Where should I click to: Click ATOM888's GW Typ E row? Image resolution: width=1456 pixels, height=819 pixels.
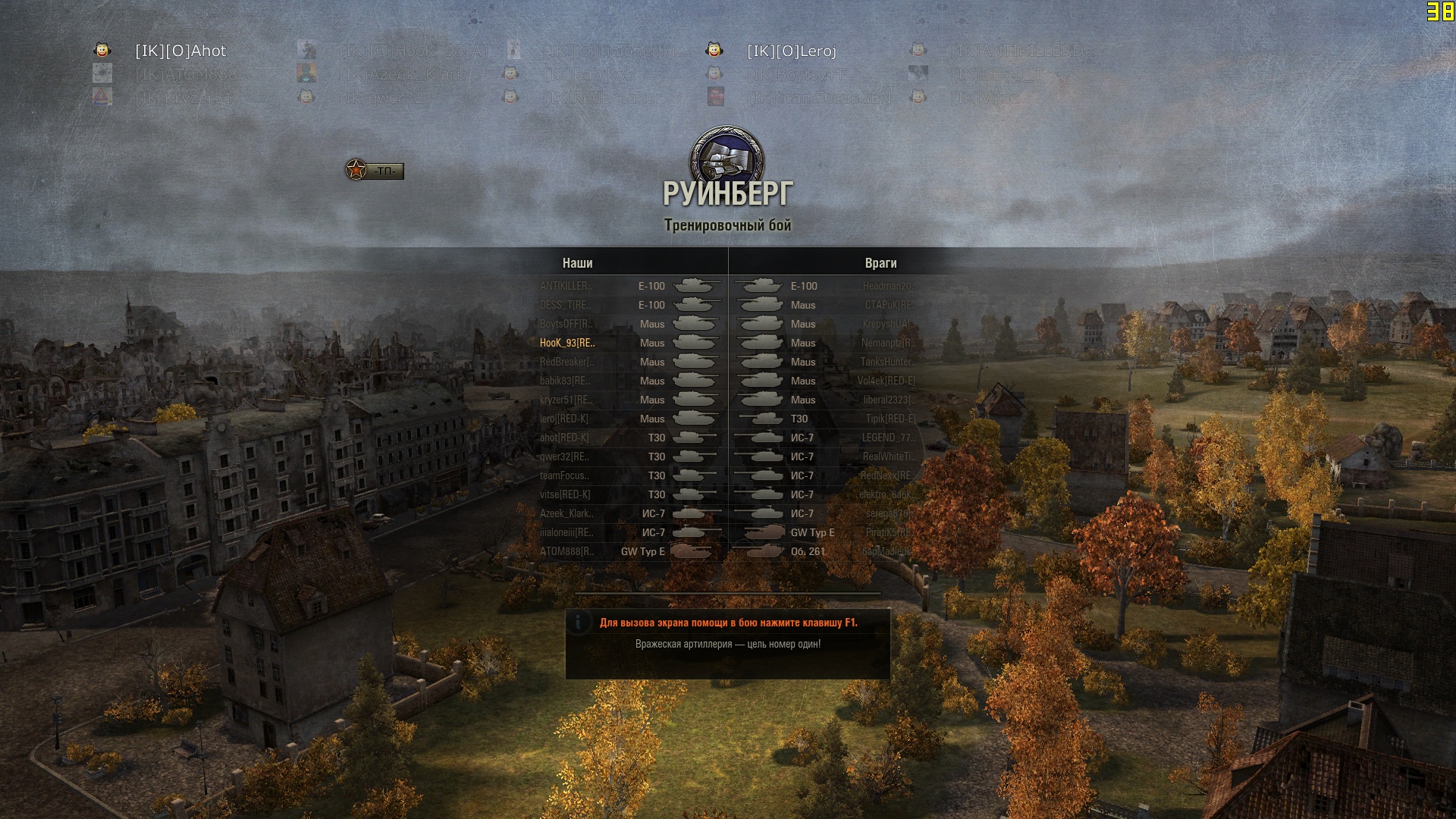629,552
